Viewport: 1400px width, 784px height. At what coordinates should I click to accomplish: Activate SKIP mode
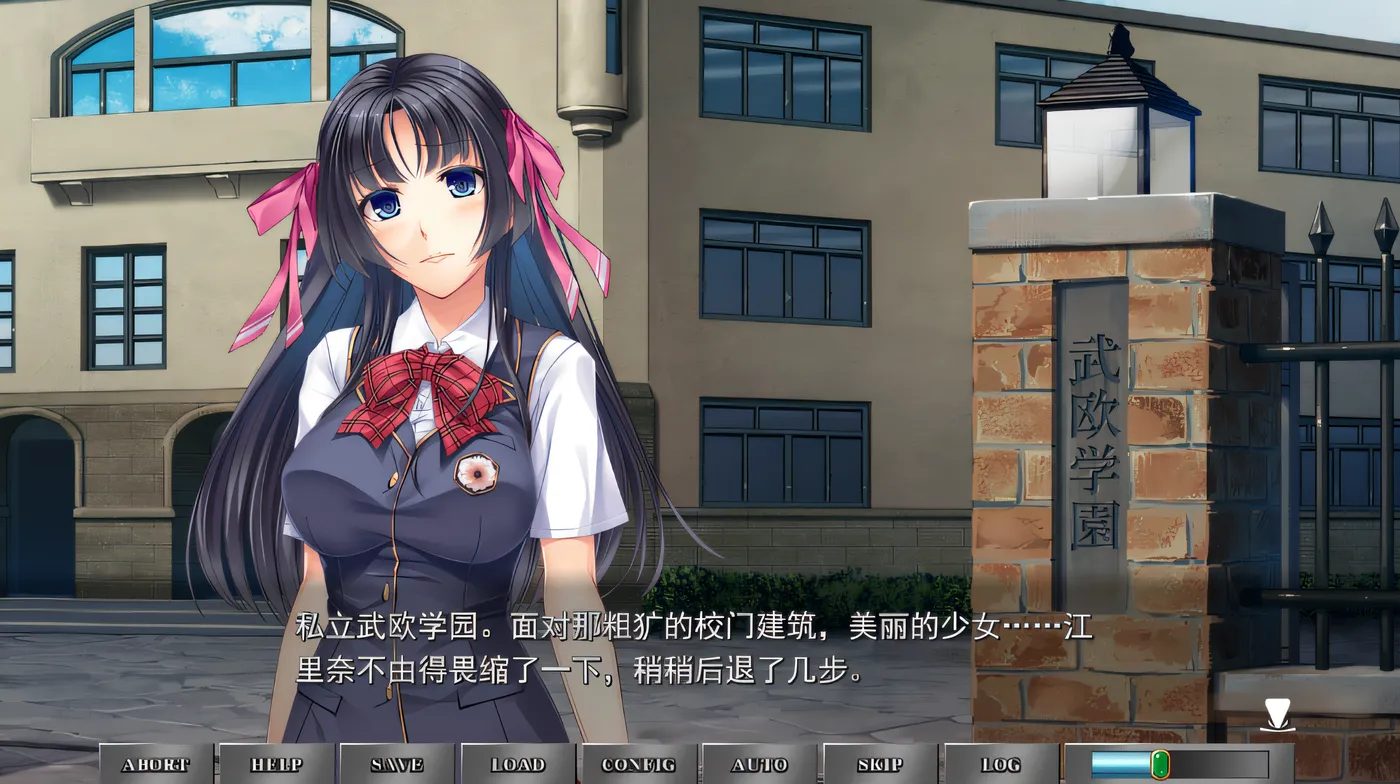[880, 765]
